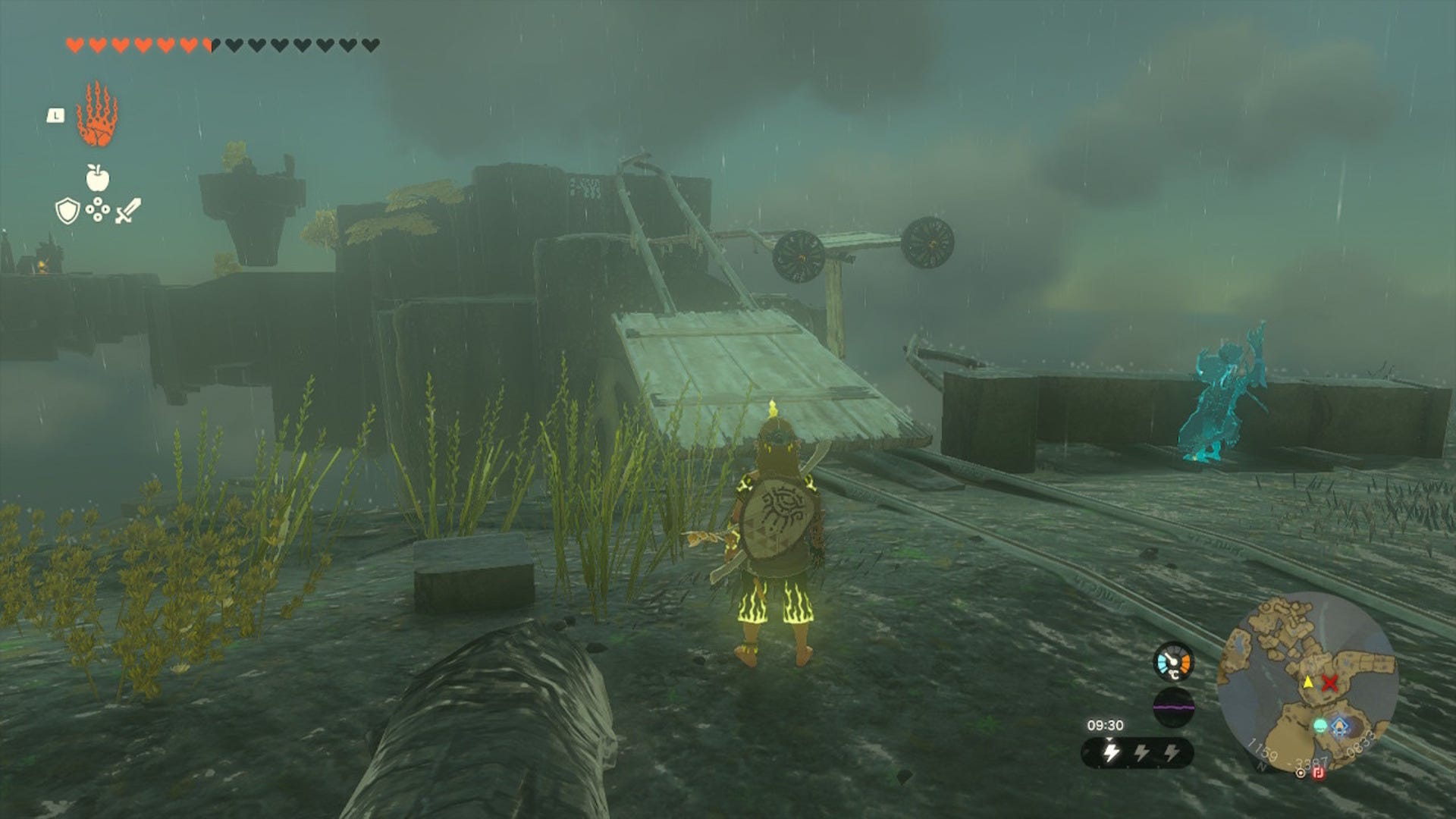Click the D-pad quick-select icon
This screenshot has width=1456, height=819.
(x=98, y=210)
